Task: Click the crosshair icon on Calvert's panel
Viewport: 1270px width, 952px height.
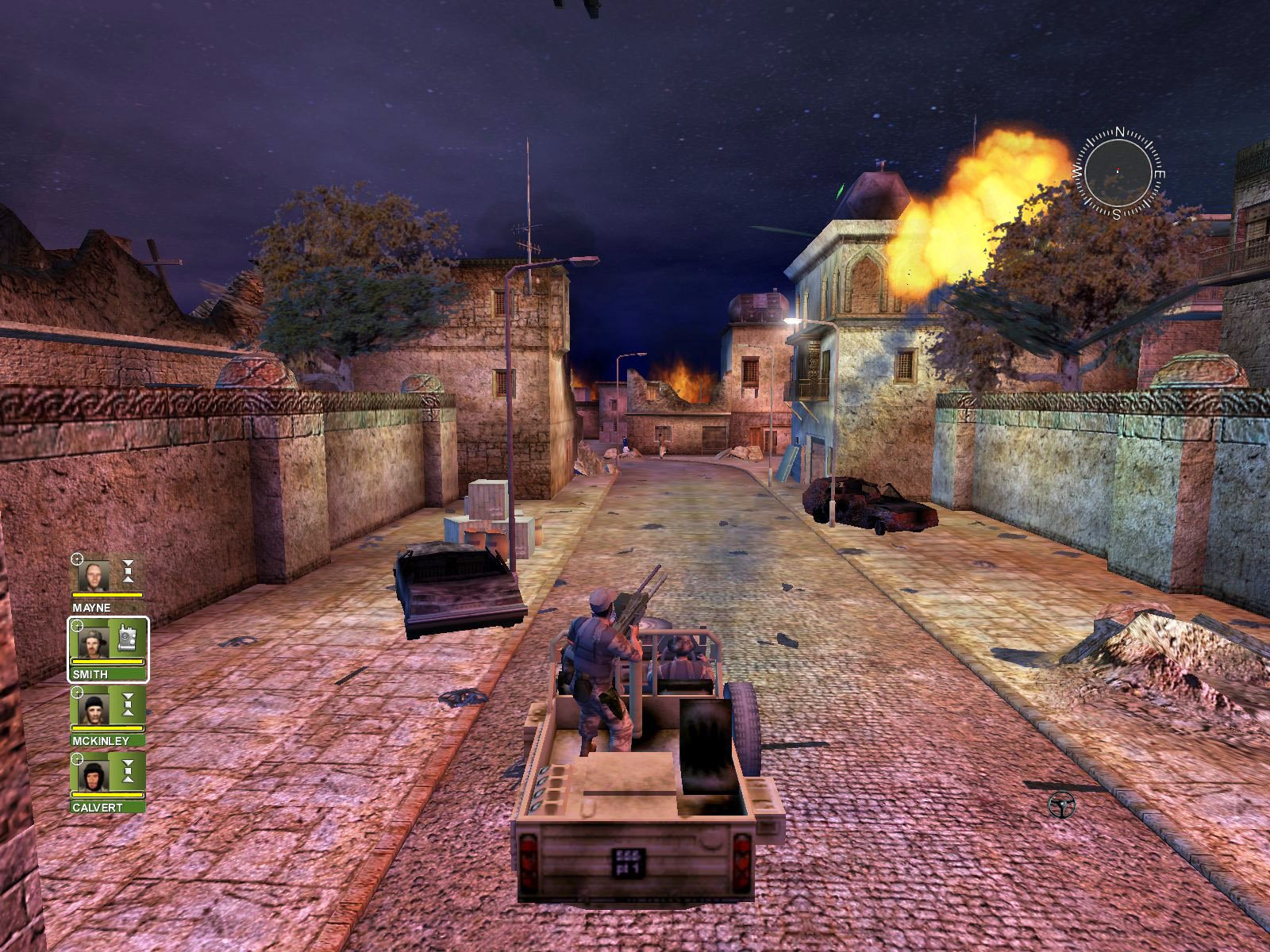Action: click(x=76, y=758)
